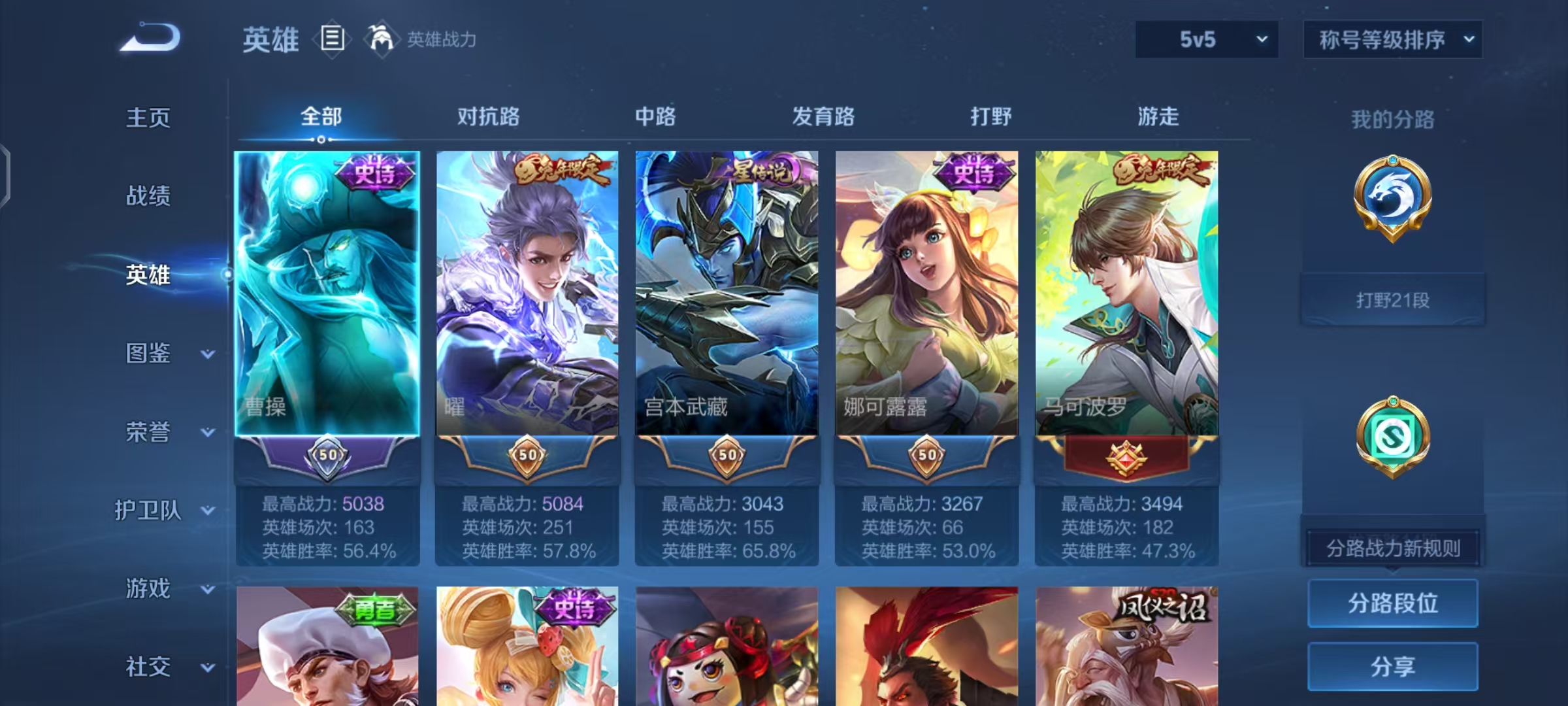This screenshot has width=1568, height=706.
Task: Open the 分路段位 button
Action: pos(1392,604)
